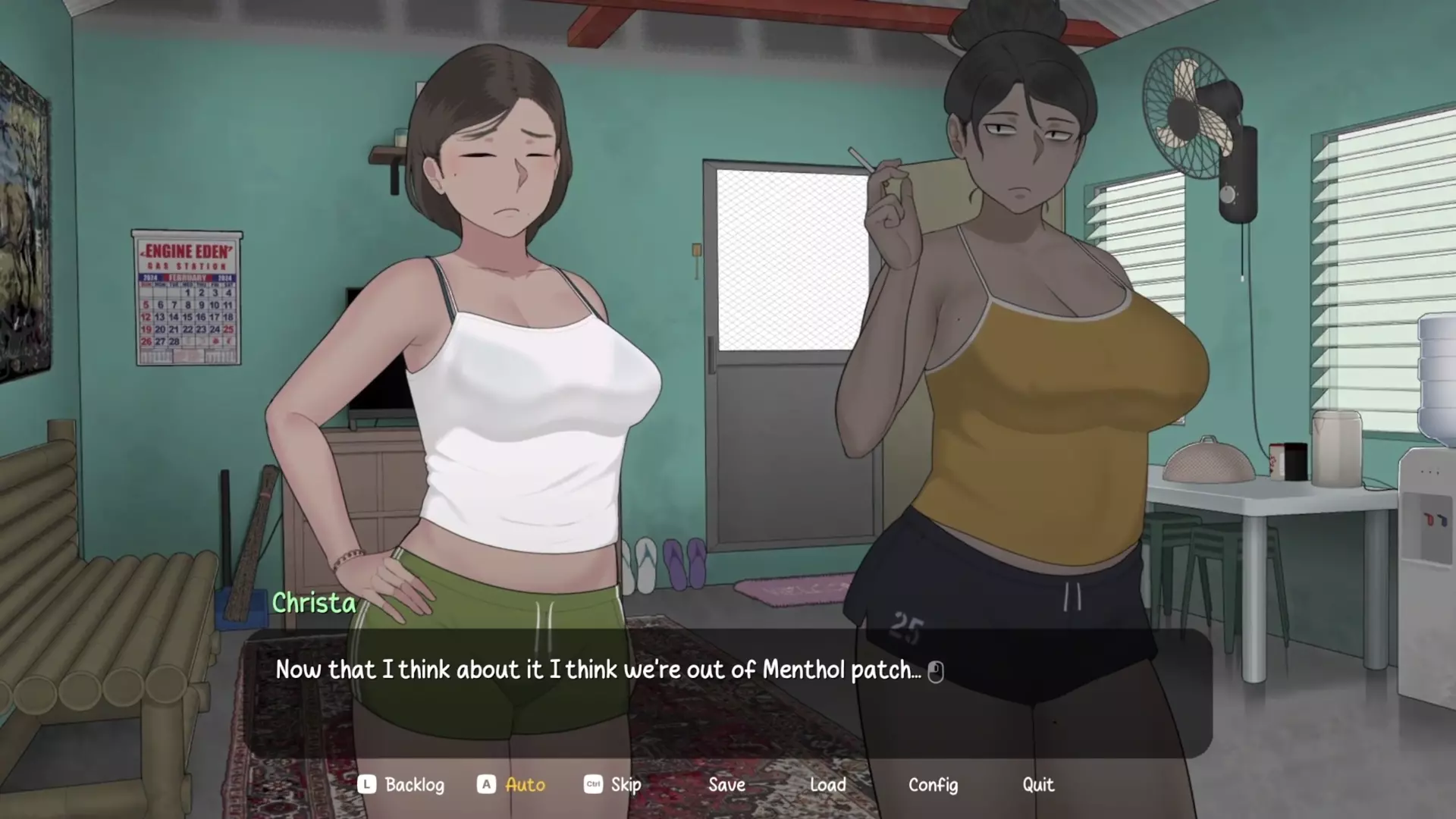Quit the game
This screenshot has height=819, width=1456.
pyautogui.click(x=1037, y=785)
